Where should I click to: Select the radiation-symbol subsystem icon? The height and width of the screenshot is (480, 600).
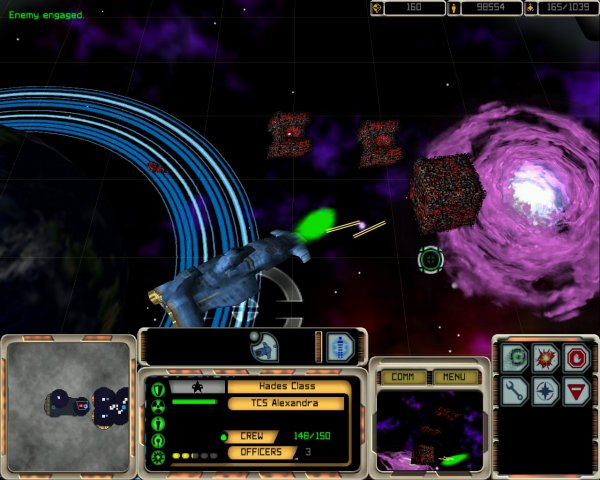click(158, 406)
